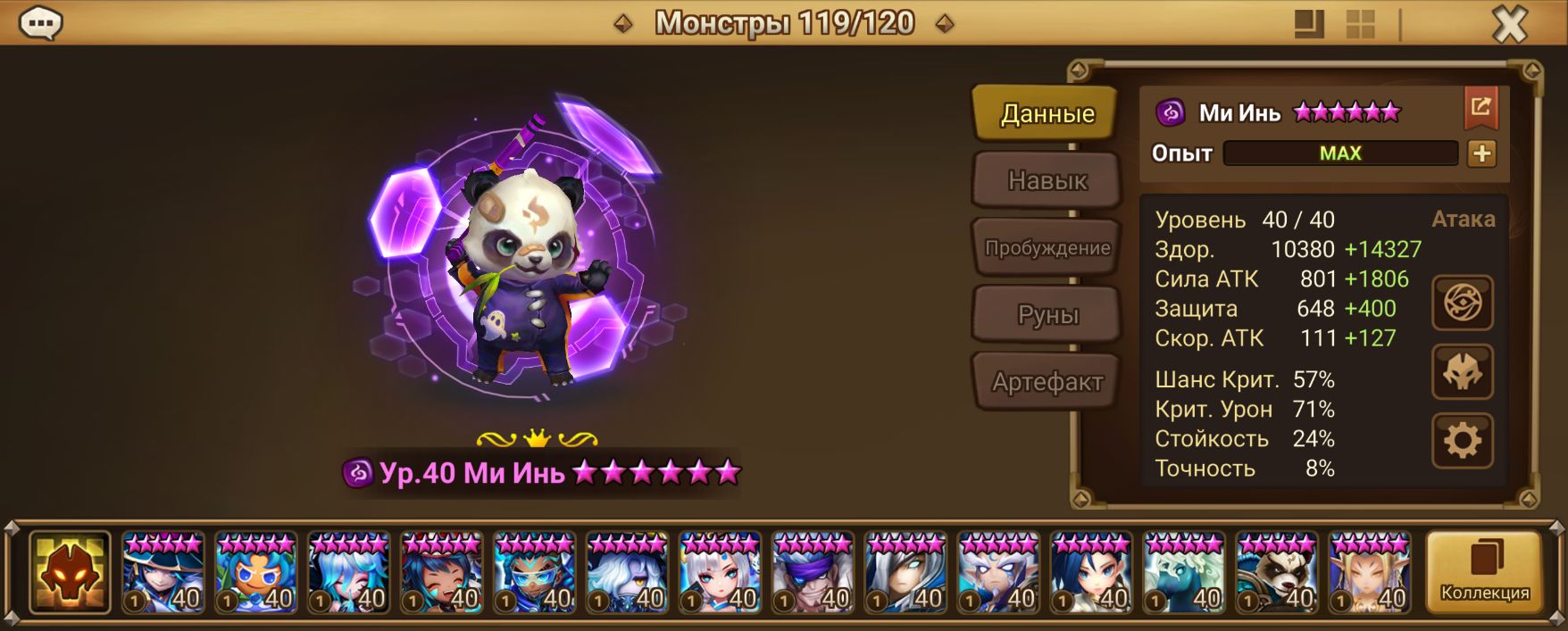Click the share icon beside Ми Инь
The width and height of the screenshot is (1568, 631).
point(1480,108)
